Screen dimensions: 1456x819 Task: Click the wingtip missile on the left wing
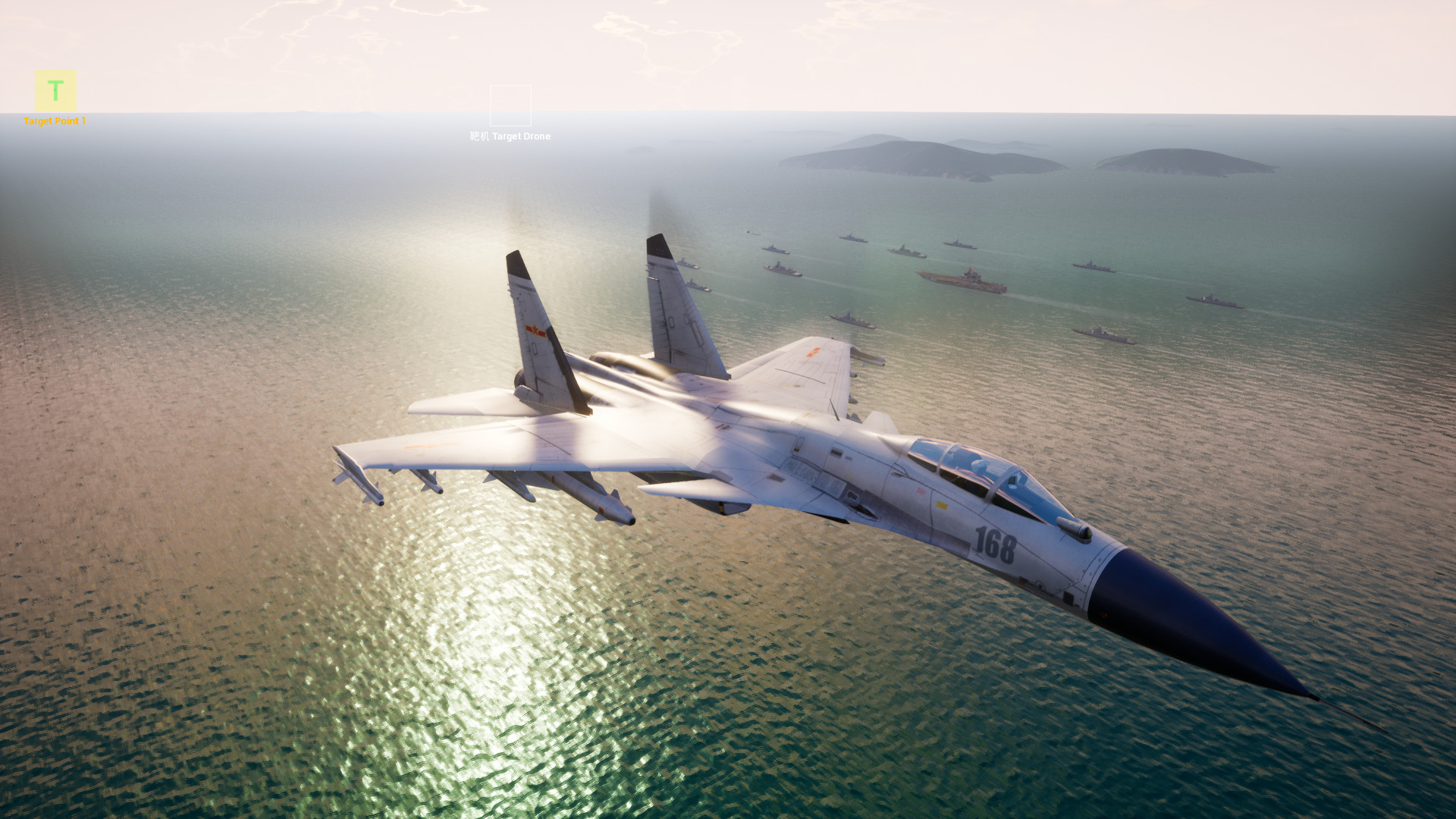[x=356, y=474]
